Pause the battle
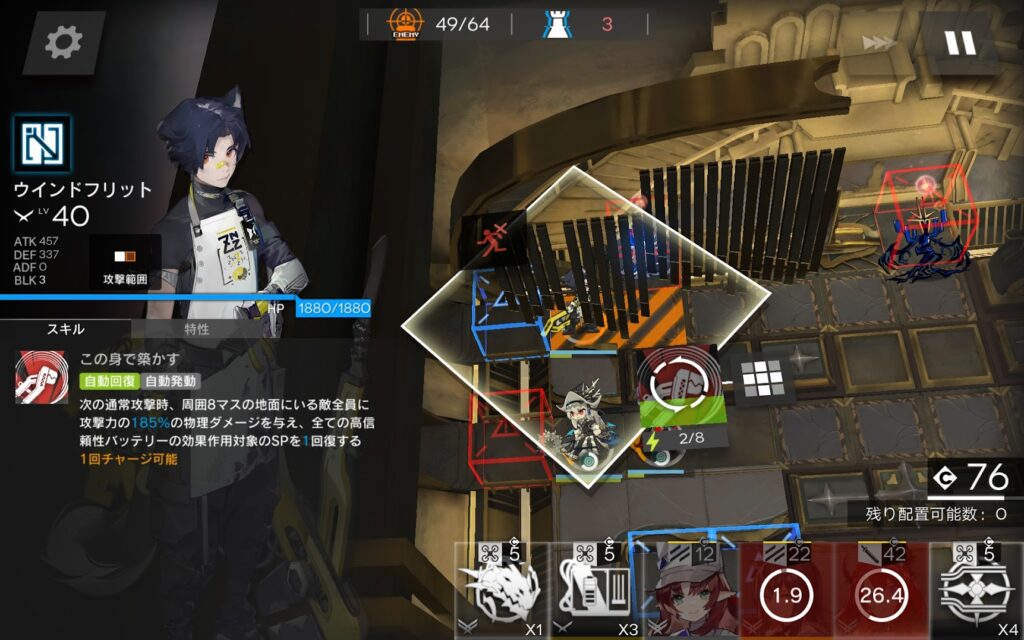The image size is (1024, 640). (959, 43)
